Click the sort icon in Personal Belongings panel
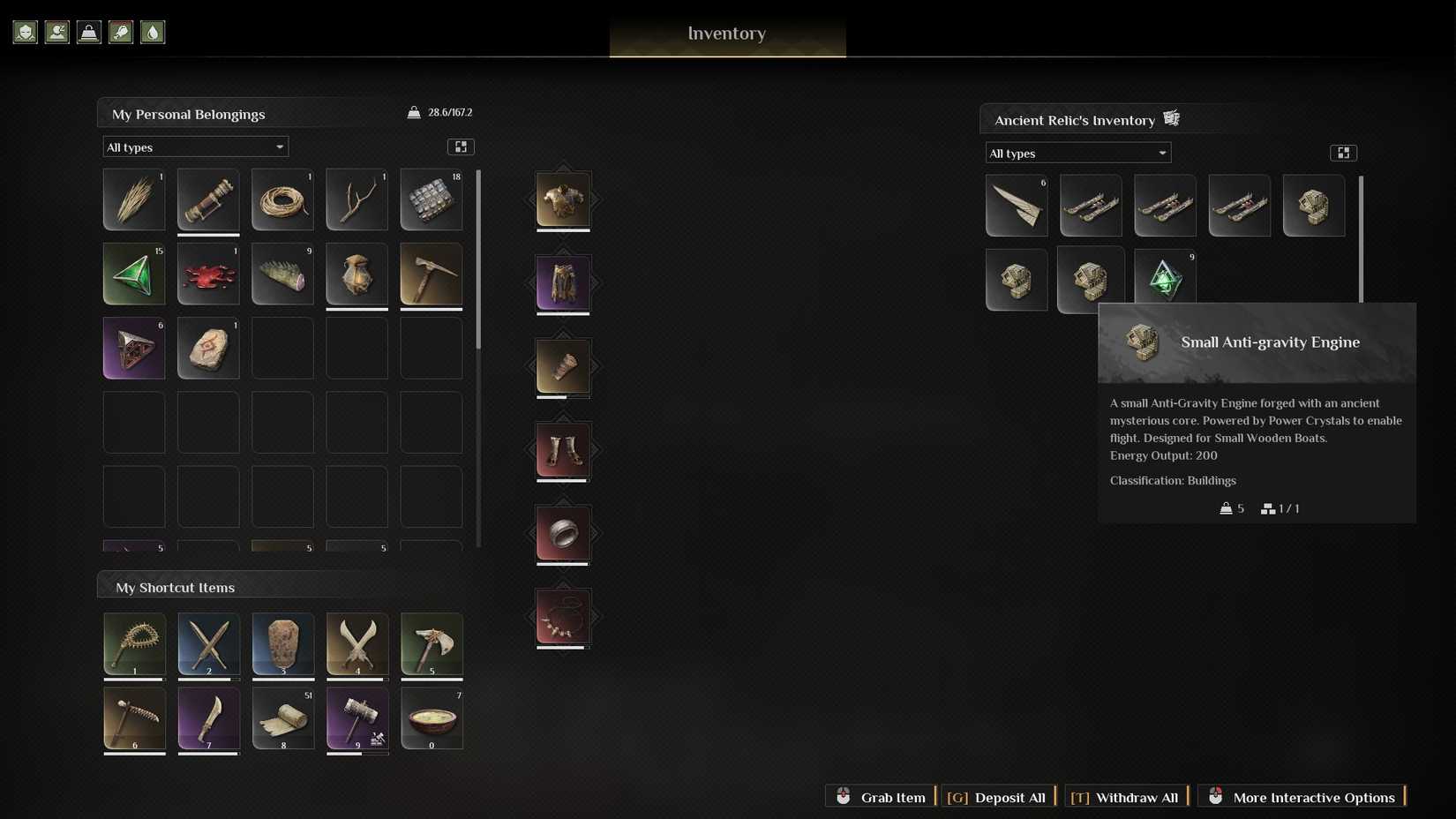This screenshot has height=819, width=1456. point(461,147)
